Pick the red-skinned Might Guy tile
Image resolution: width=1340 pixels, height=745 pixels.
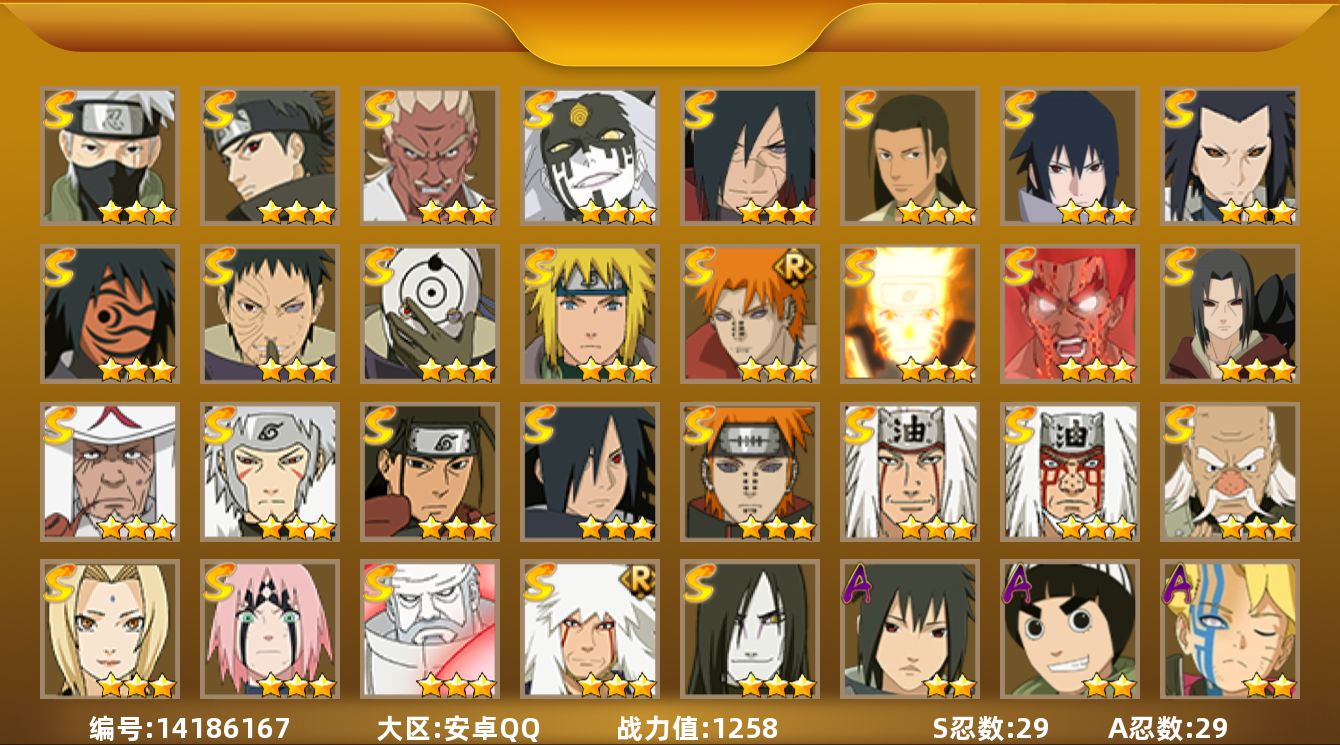pos(1069,313)
